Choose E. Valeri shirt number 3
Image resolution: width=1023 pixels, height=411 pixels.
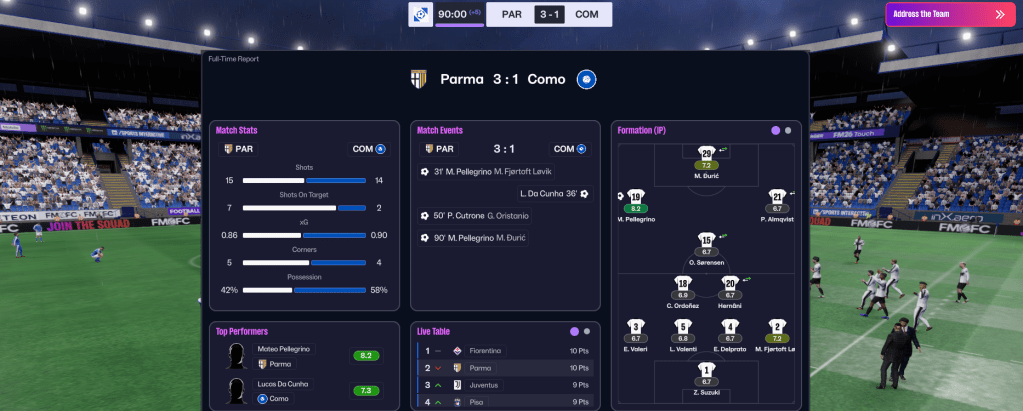tap(636, 327)
